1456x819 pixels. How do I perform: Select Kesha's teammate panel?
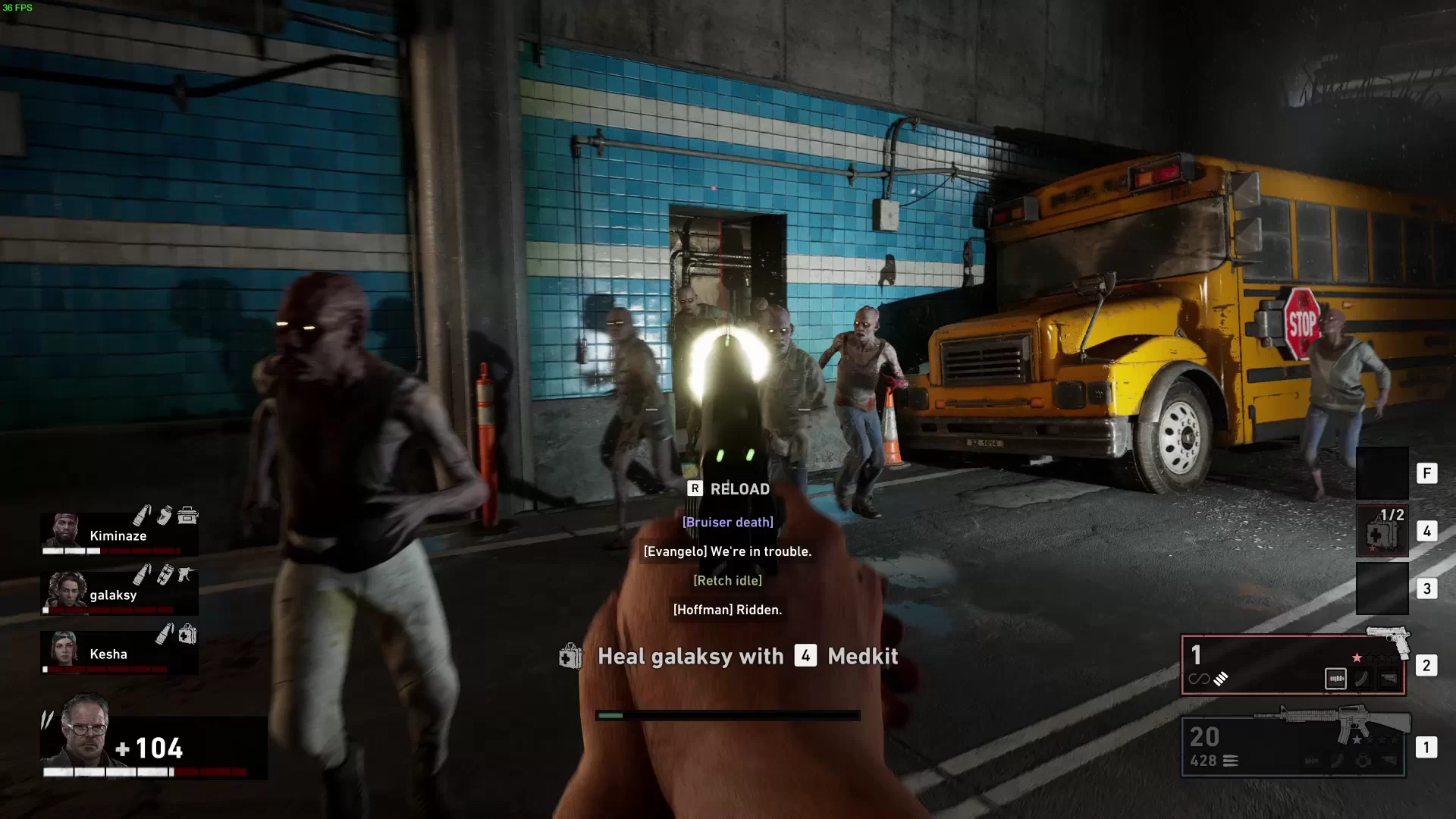tap(119, 652)
